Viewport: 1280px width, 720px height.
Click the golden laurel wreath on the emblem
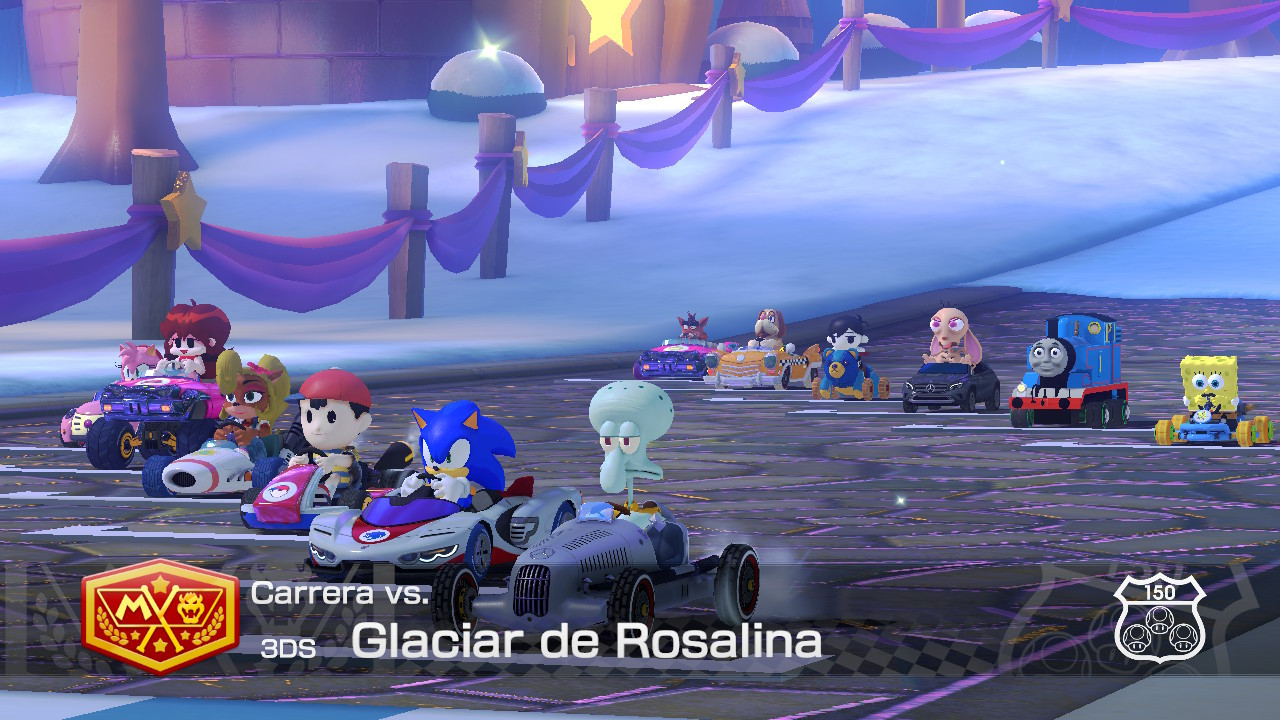pyautogui.click(x=110, y=625)
